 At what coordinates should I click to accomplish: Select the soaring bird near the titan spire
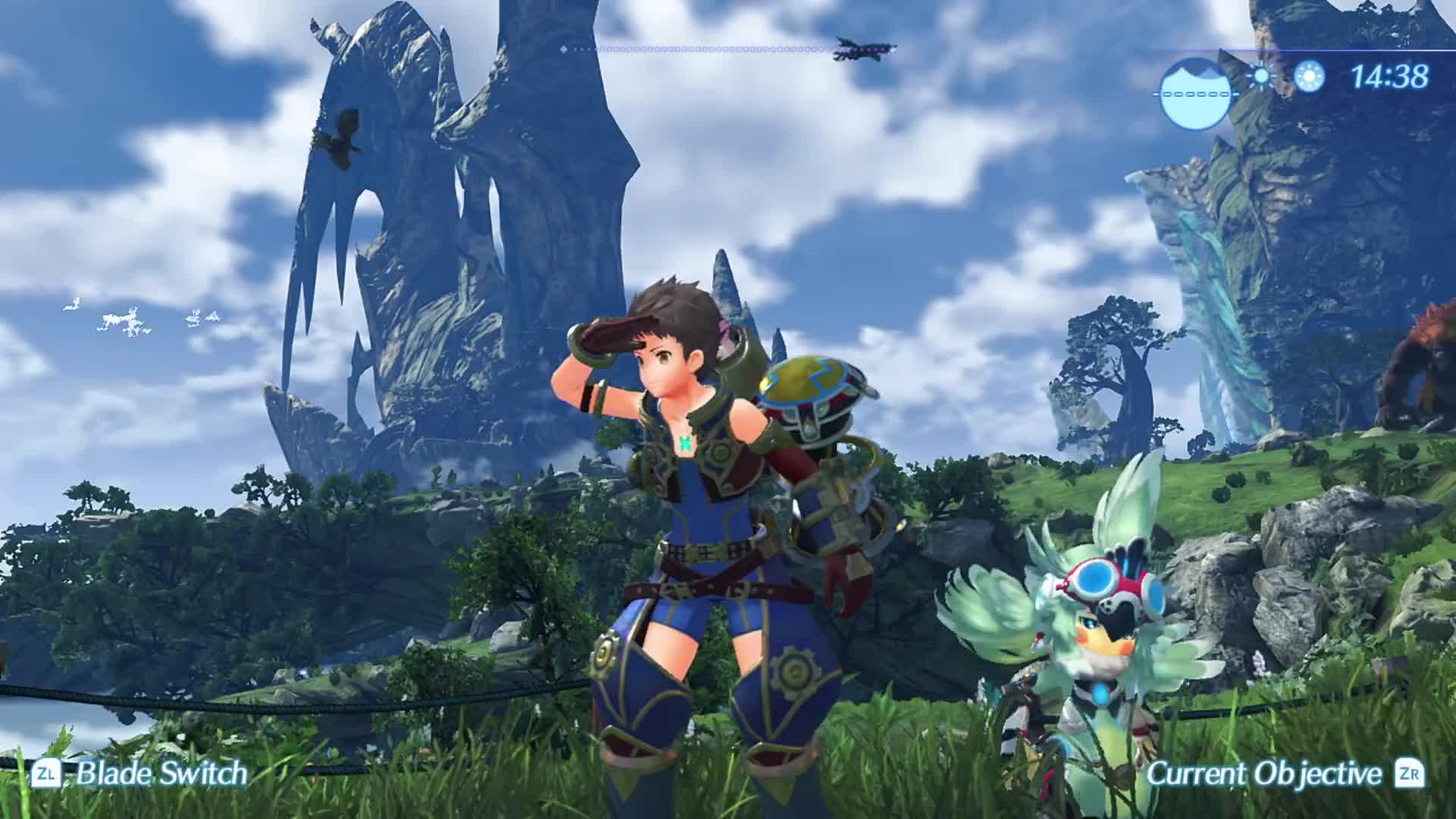[x=340, y=136]
